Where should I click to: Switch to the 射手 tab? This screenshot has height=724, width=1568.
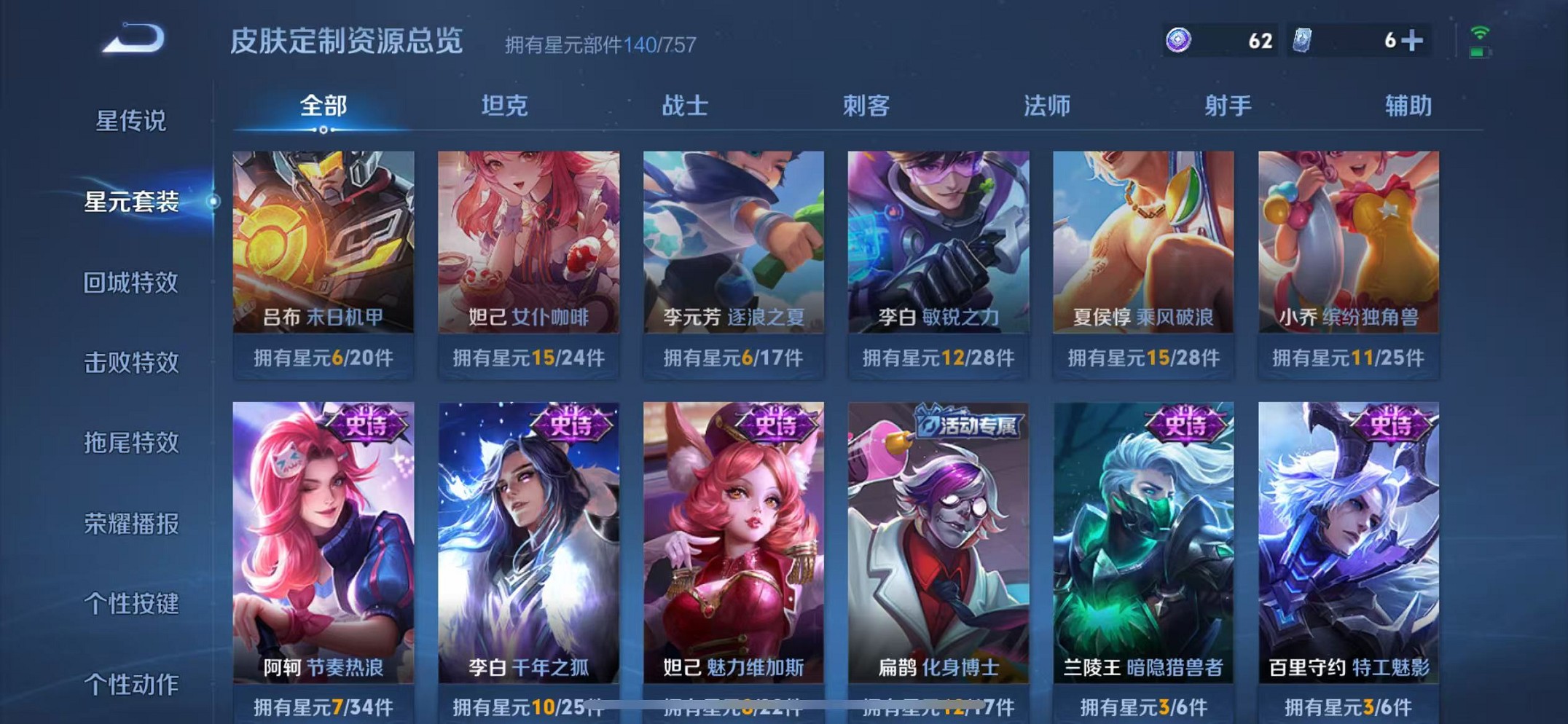[x=1227, y=106]
